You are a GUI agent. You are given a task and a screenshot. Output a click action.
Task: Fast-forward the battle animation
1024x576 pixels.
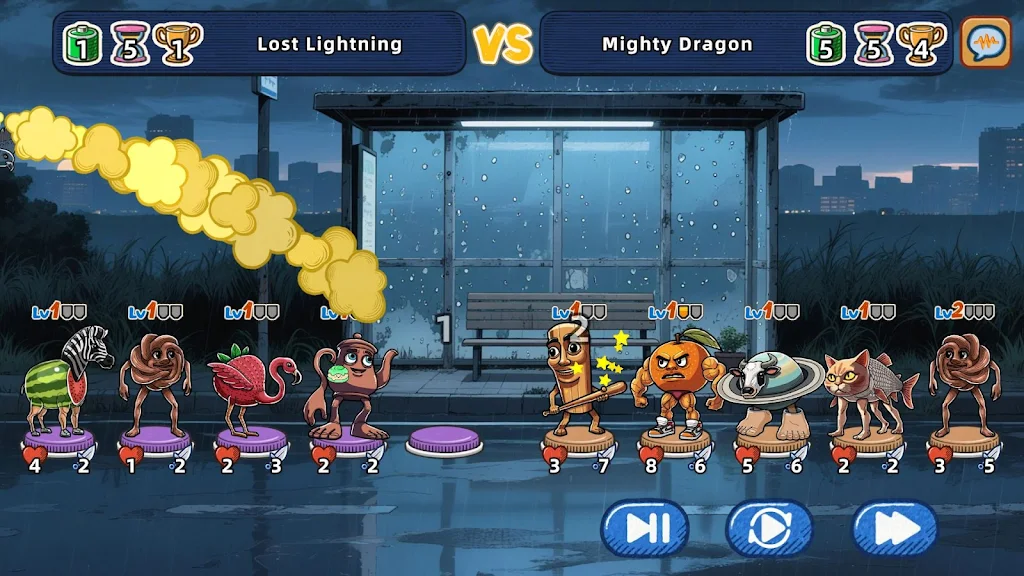point(894,528)
